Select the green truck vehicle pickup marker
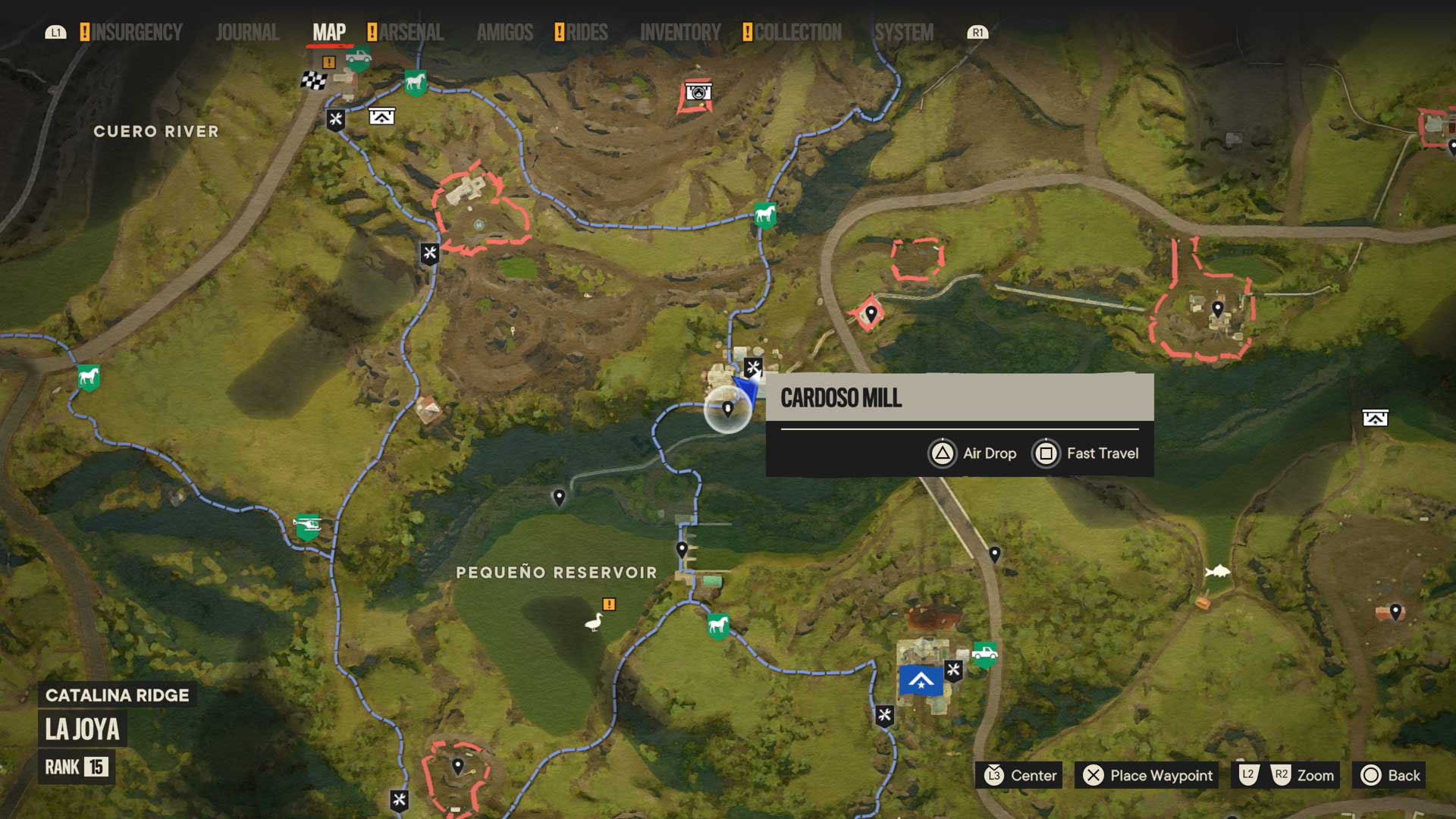This screenshot has height=819, width=1456. coord(984,654)
